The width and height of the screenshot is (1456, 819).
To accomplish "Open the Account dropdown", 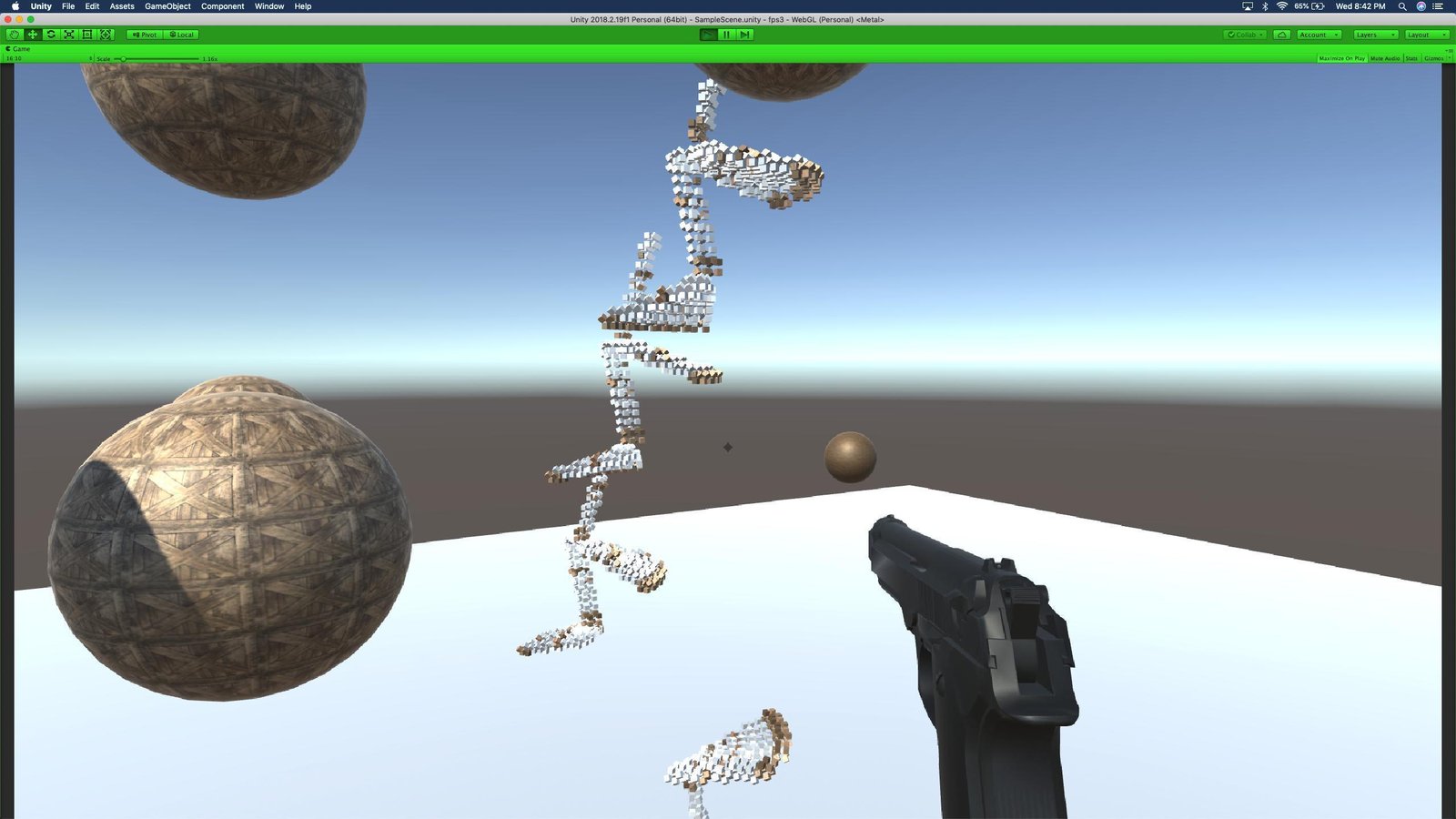I will click(x=1319, y=34).
